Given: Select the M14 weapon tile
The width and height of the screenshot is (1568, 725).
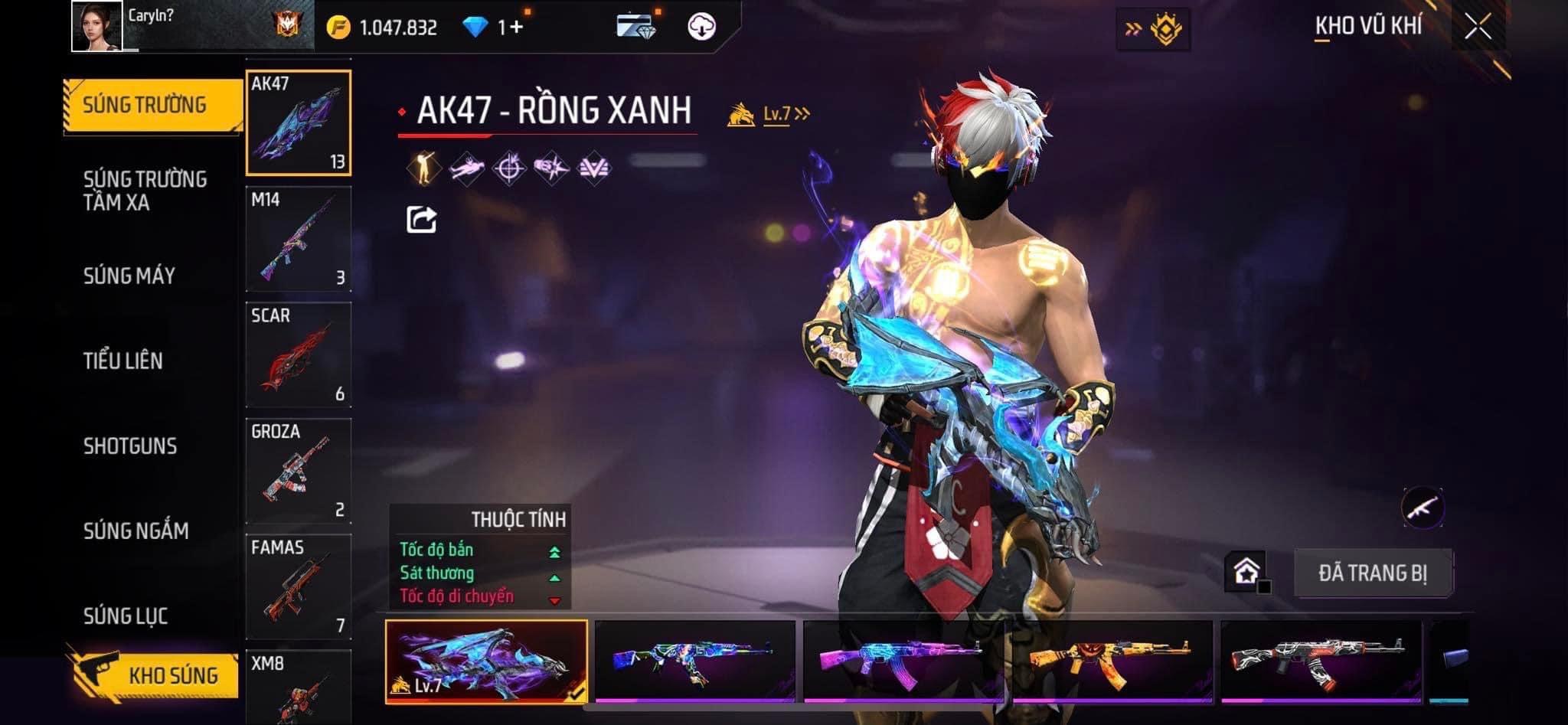Looking at the screenshot, I should pyautogui.click(x=298, y=238).
